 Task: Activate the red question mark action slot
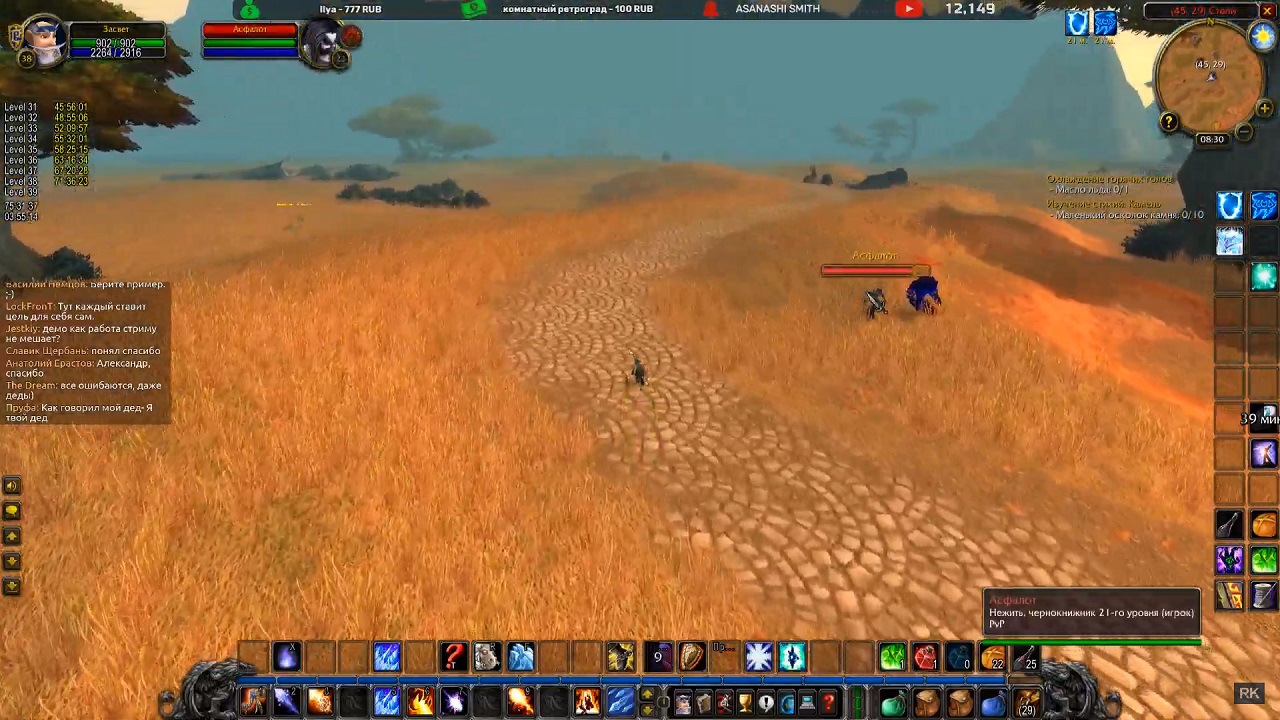tap(454, 657)
